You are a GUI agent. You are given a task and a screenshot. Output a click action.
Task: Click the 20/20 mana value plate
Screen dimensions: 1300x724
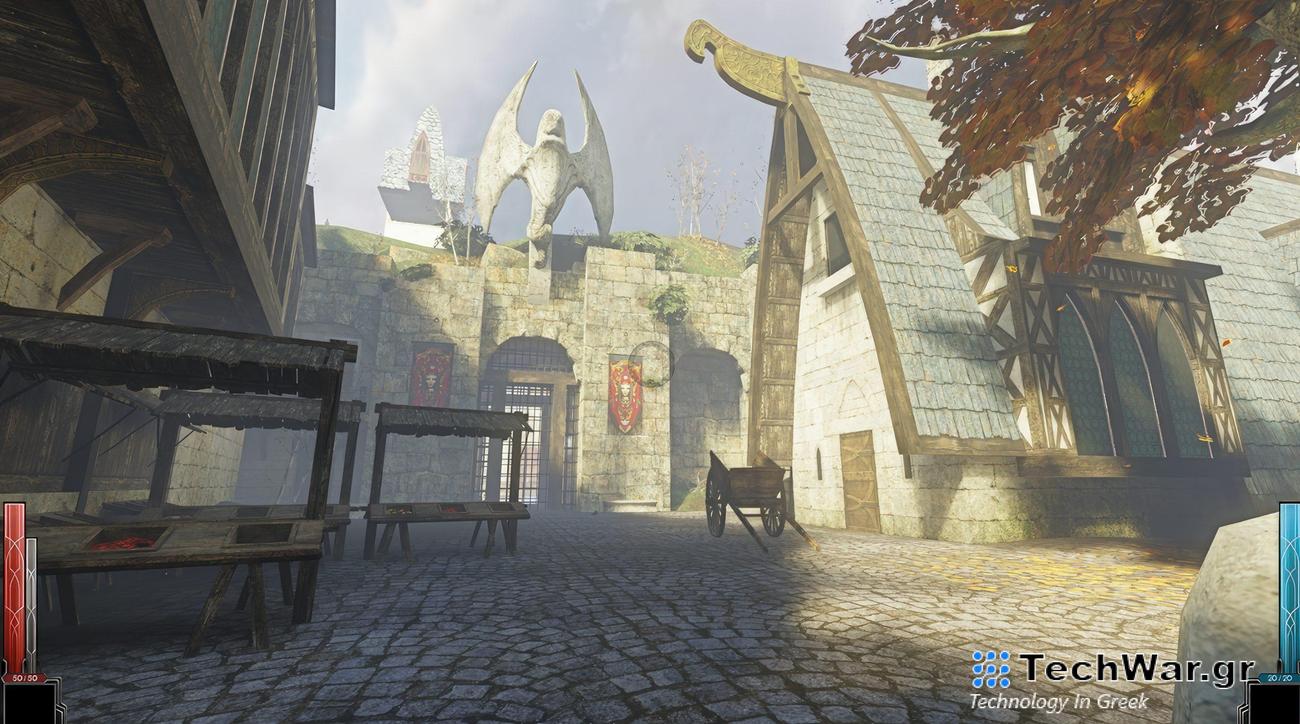coord(1282,677)
